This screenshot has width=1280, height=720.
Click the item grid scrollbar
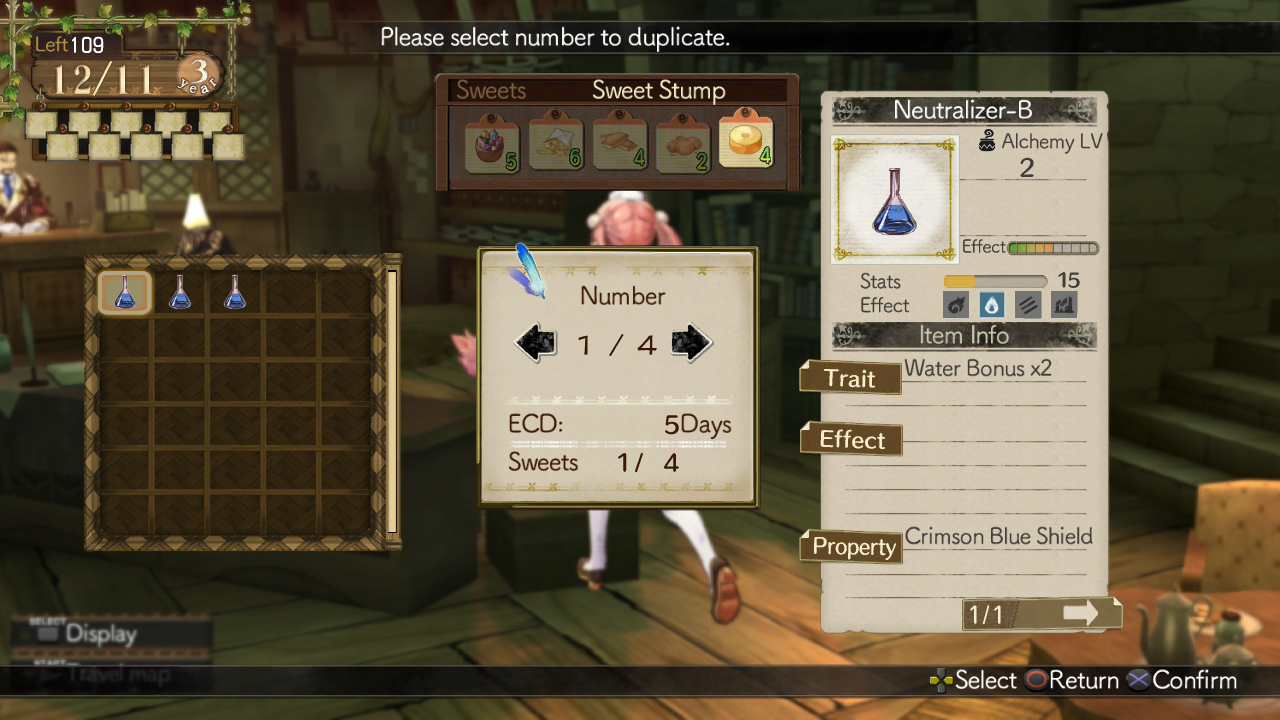tap(392, 400)
